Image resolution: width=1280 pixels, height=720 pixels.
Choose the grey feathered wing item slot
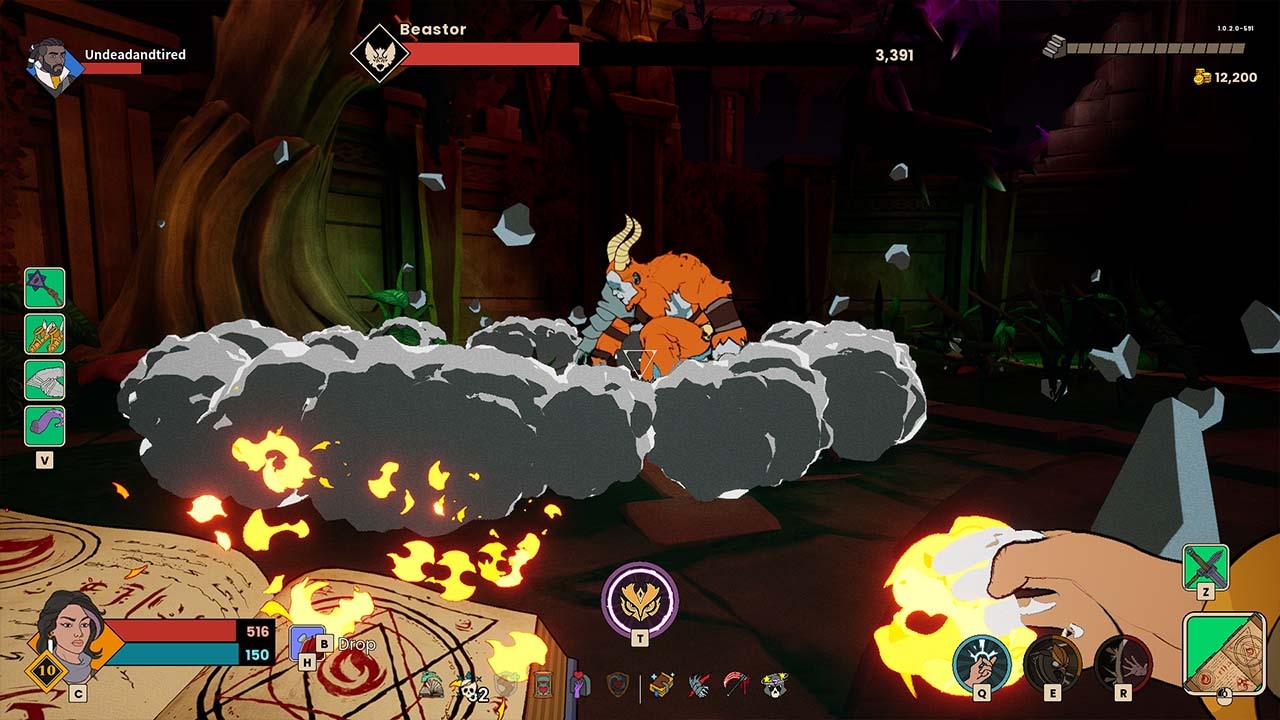45,380
